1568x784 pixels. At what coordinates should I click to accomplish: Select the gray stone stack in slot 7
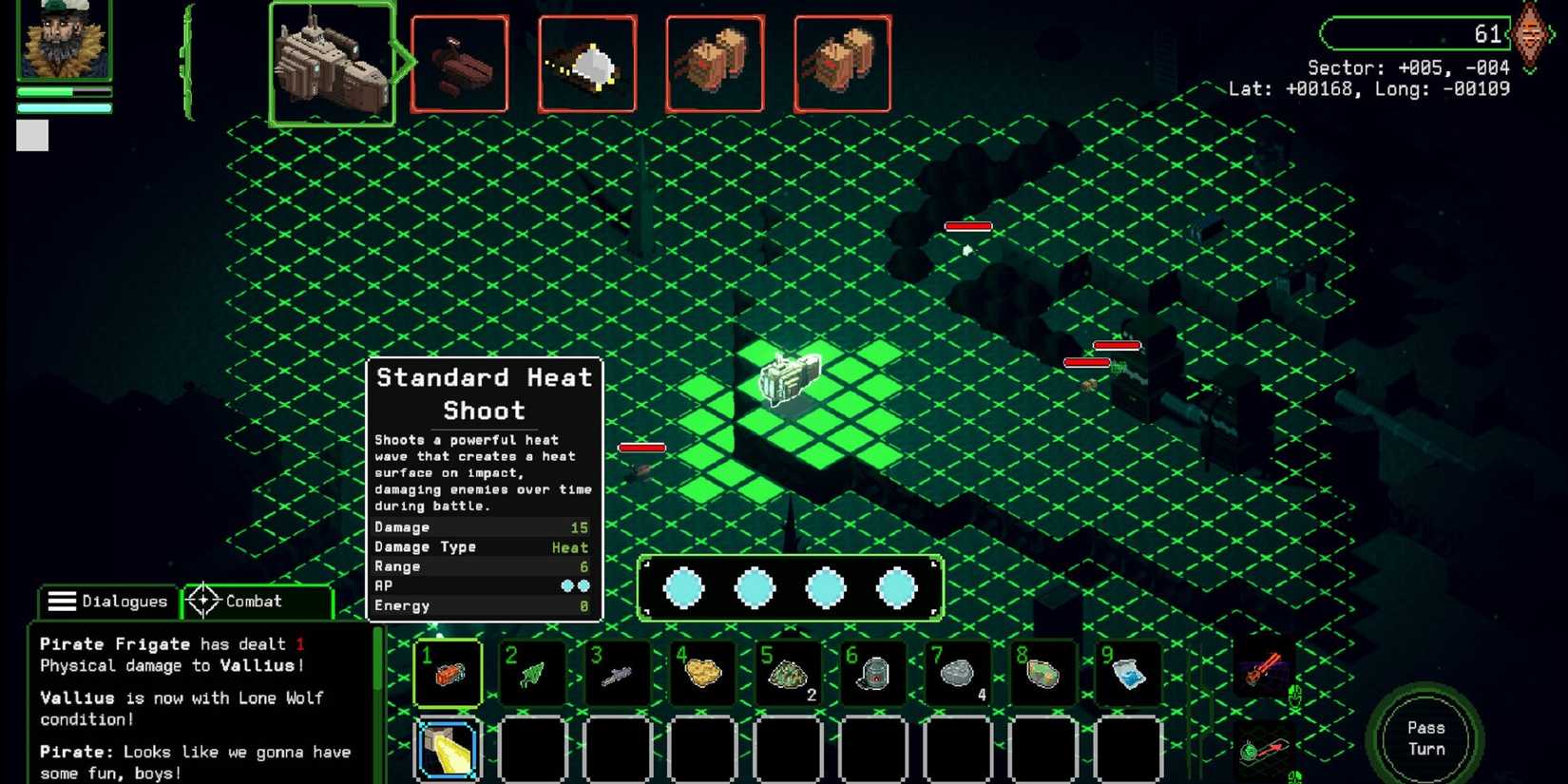coord(957,673)
